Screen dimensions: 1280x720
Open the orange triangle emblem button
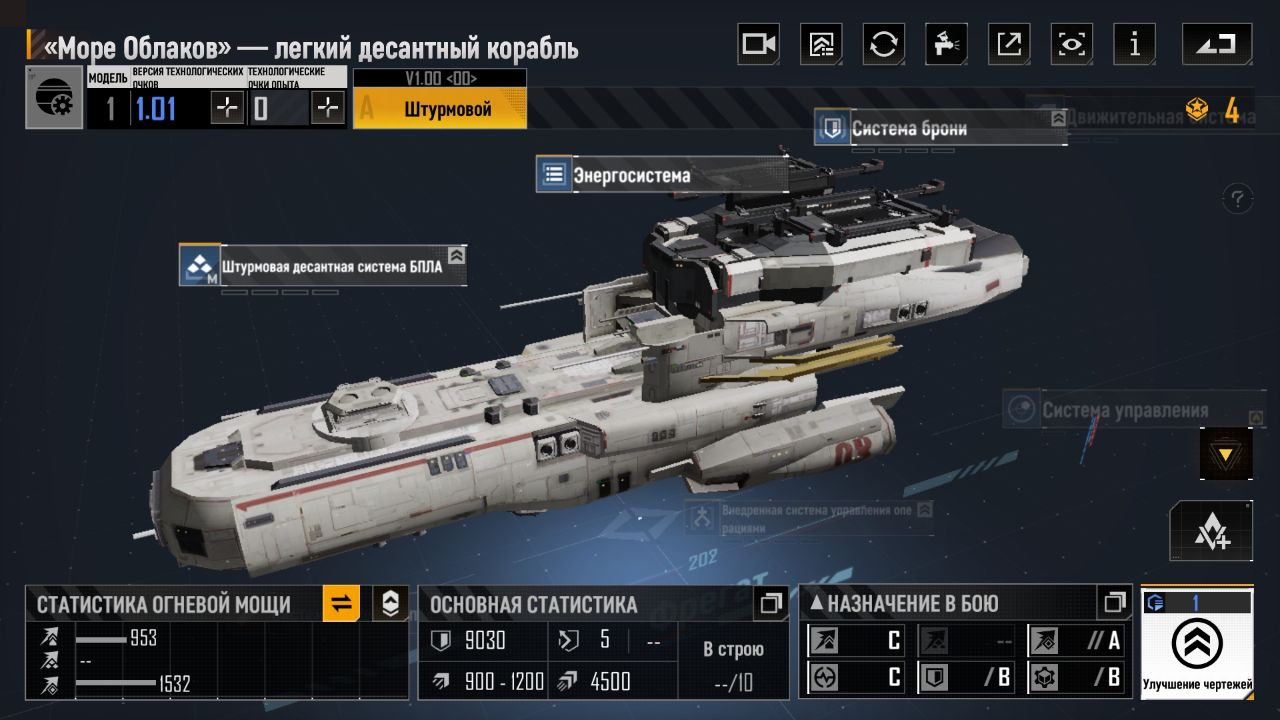(x=1225, y=454)
